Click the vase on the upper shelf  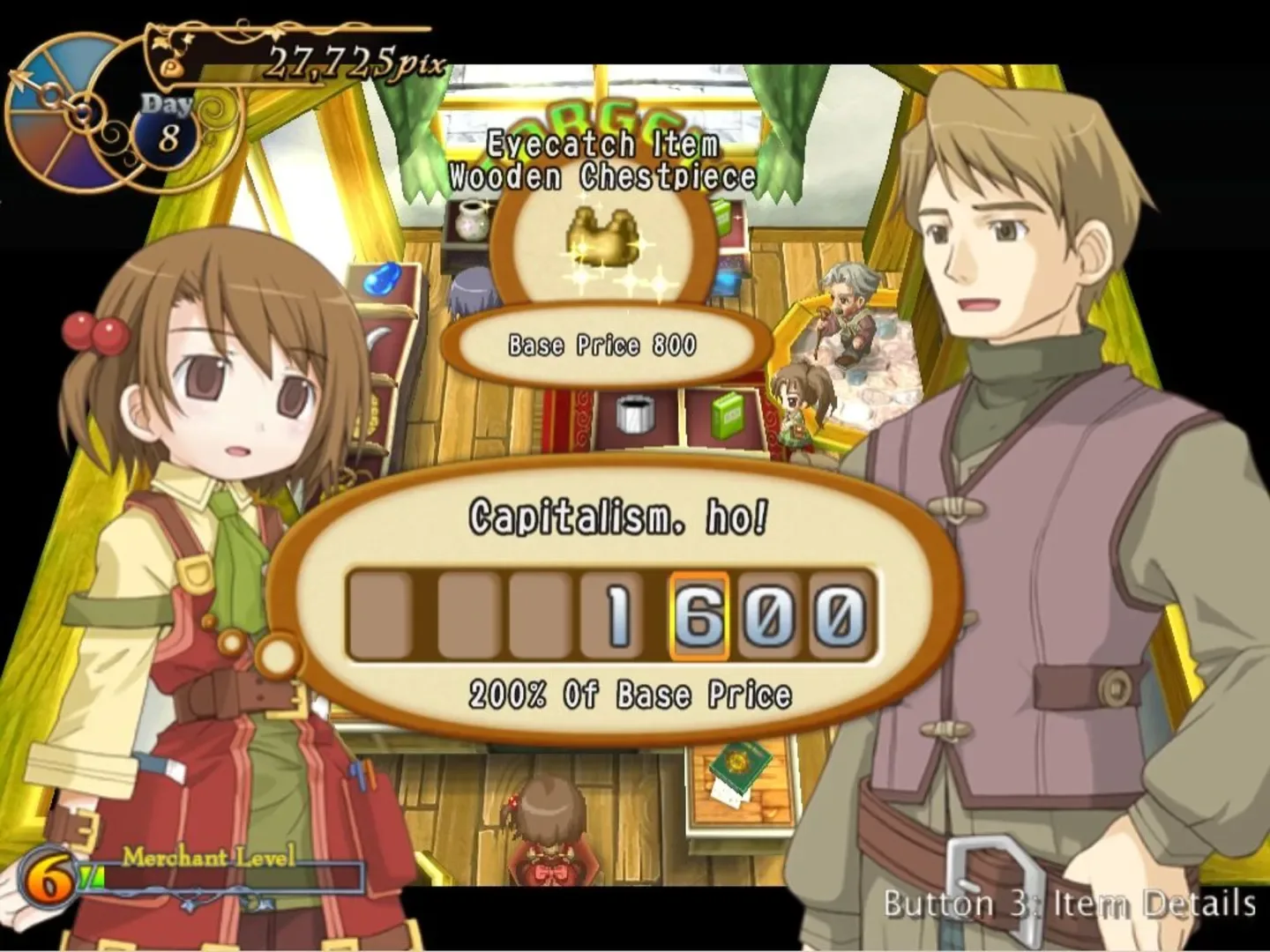[x=470, y=220]
